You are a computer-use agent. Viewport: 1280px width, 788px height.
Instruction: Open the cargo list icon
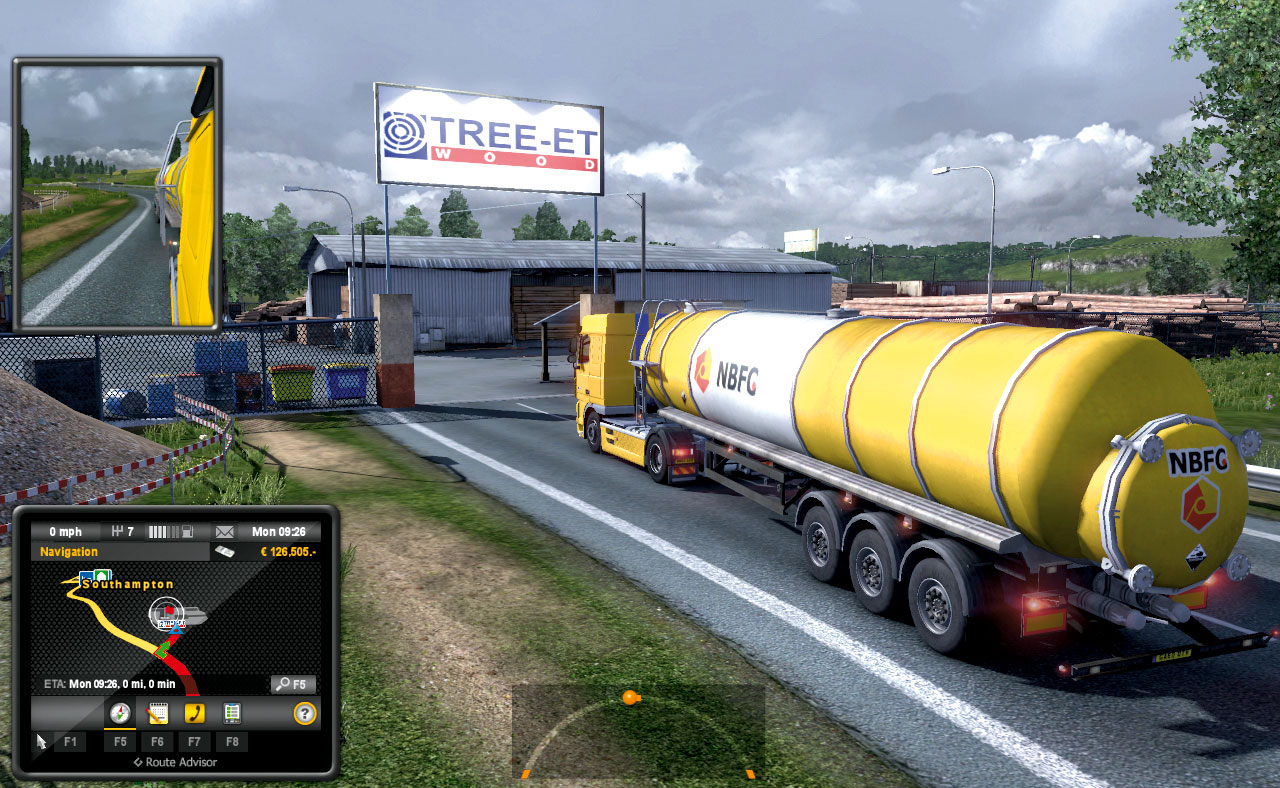tap(231, 712)
